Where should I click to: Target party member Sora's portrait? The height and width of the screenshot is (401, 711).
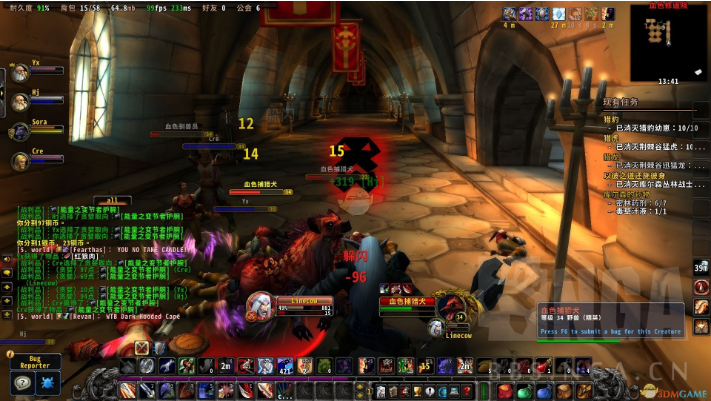coord(20,131)
